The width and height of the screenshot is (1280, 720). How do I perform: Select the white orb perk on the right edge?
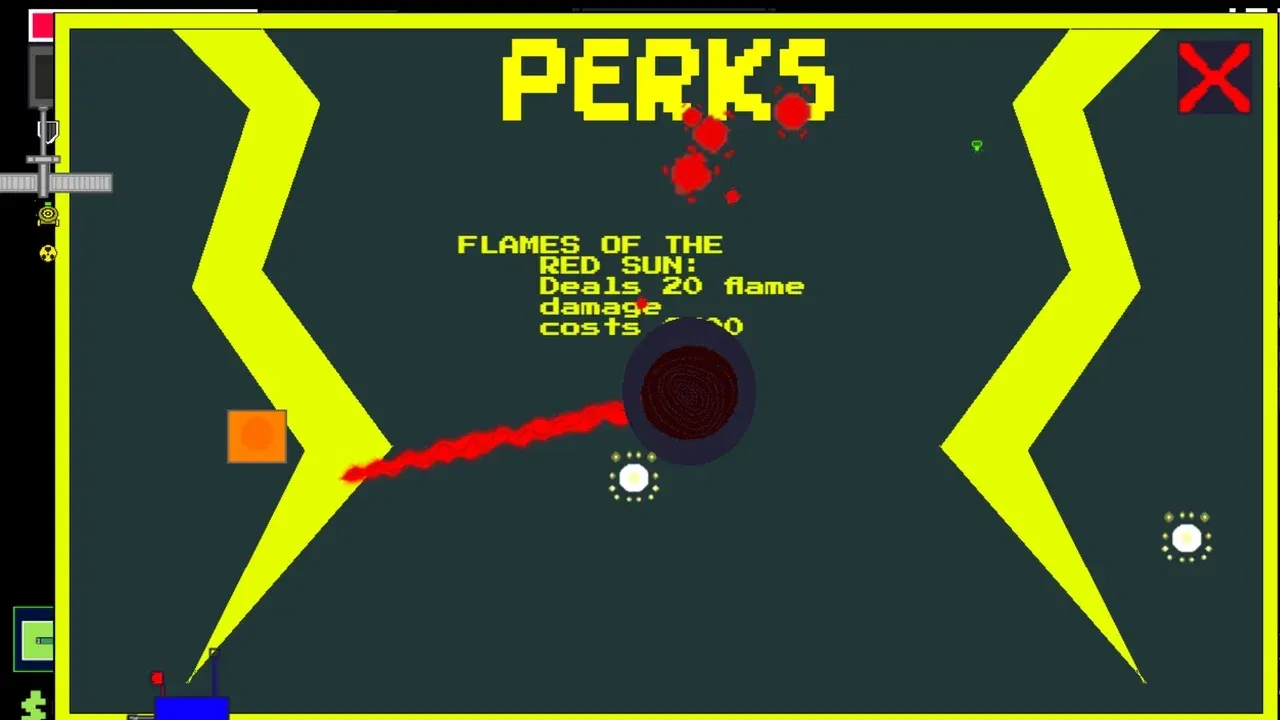tap(1187, 539)
